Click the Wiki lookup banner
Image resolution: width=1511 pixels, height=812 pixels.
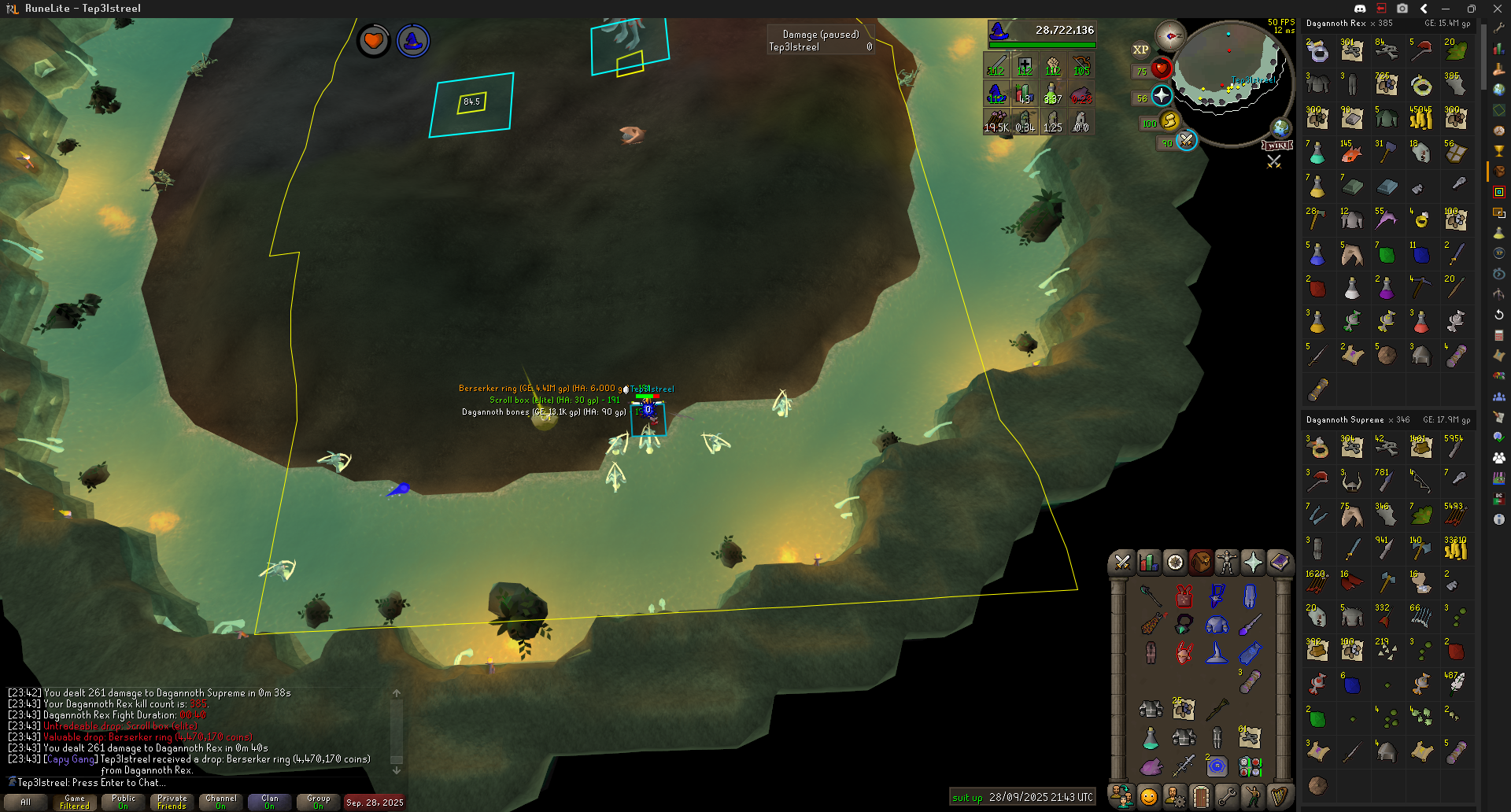point(1277,146)
